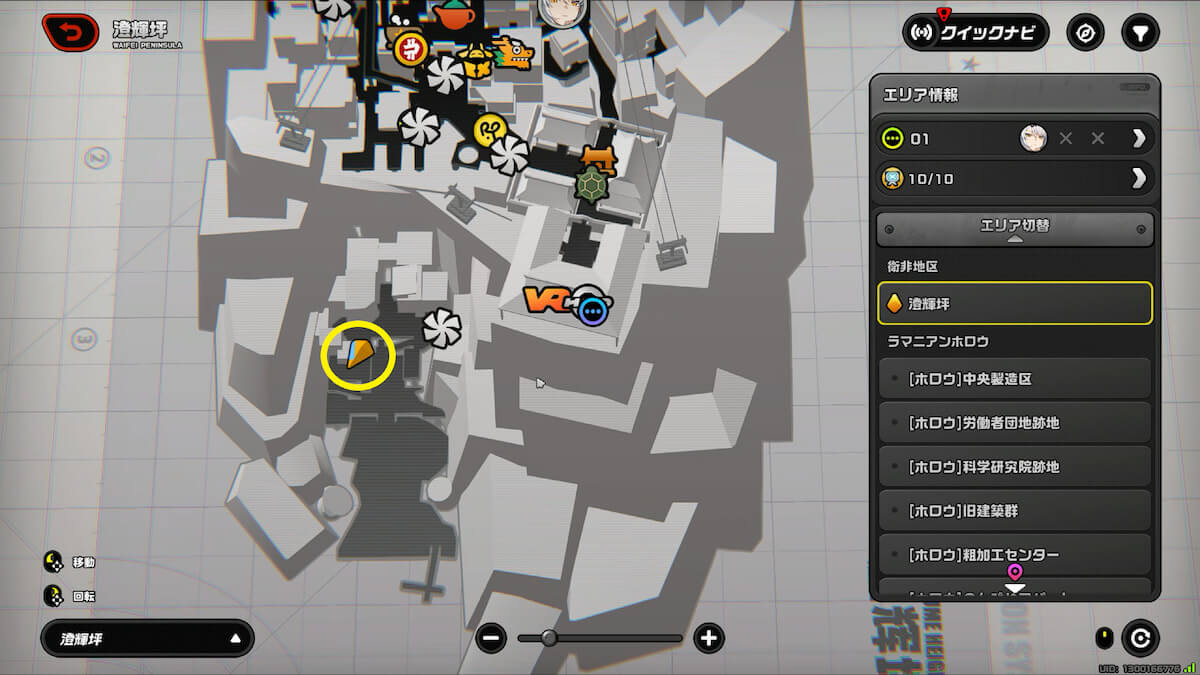Open the 澄輝坪 dropdown at bottom left
This screenshot has height=675, width=1200.
(x=147, y=638)
